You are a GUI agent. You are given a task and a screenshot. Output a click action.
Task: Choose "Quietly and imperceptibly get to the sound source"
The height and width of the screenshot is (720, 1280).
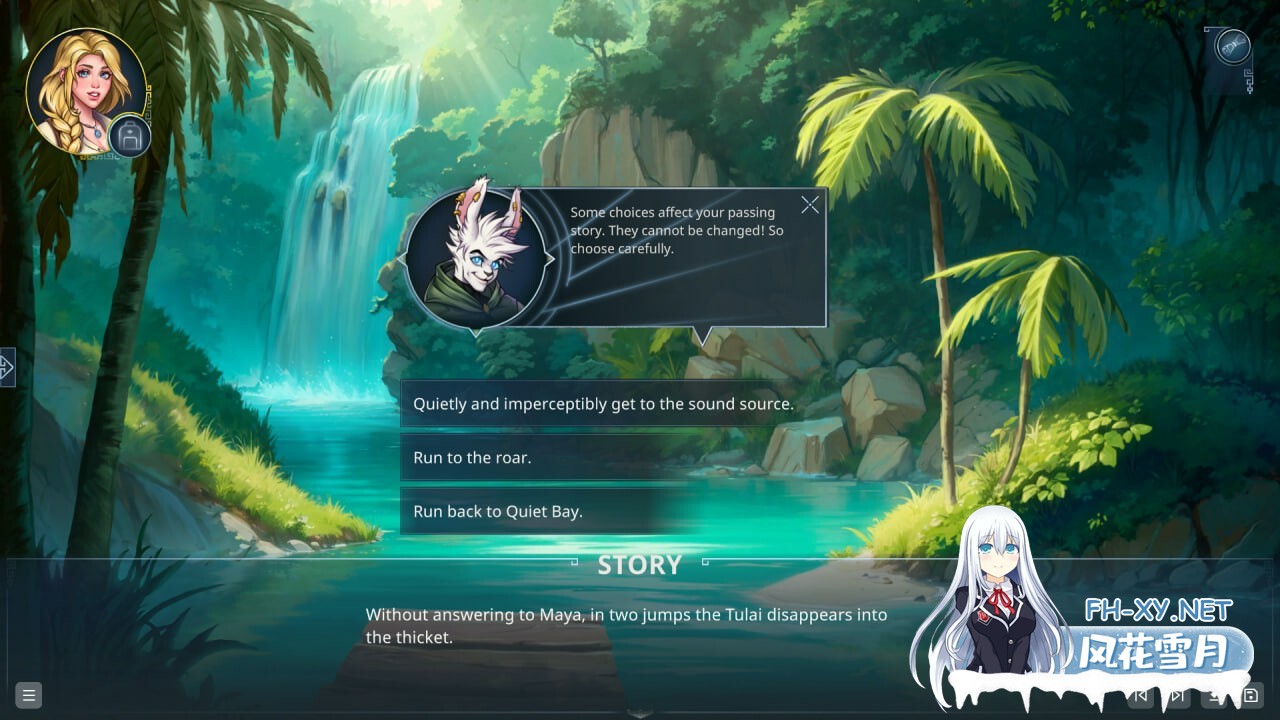pos(603,404)
